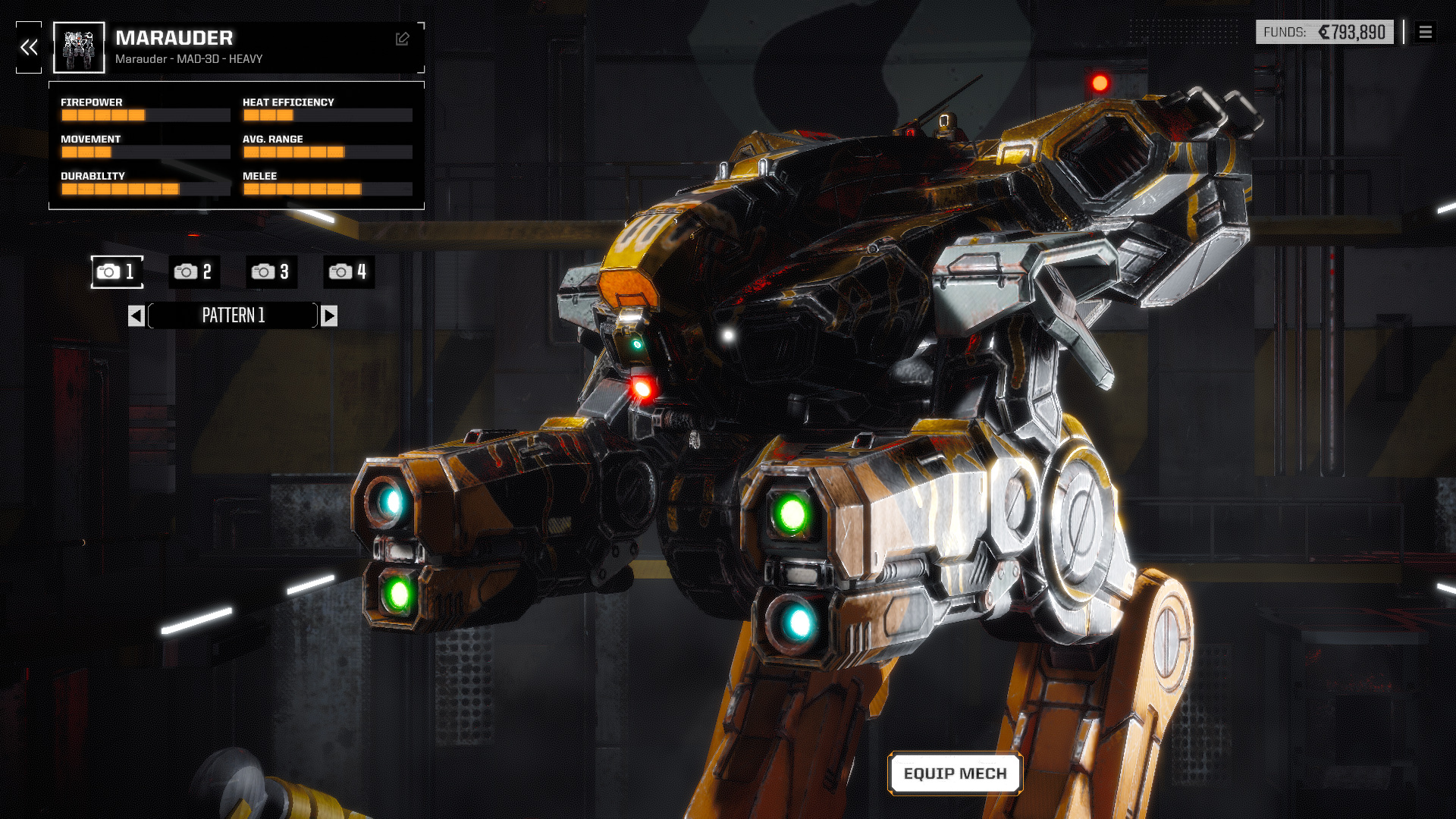Choose the next paint pattern arrow
The height and width of the screenshot is (819, 1456).
329,315
